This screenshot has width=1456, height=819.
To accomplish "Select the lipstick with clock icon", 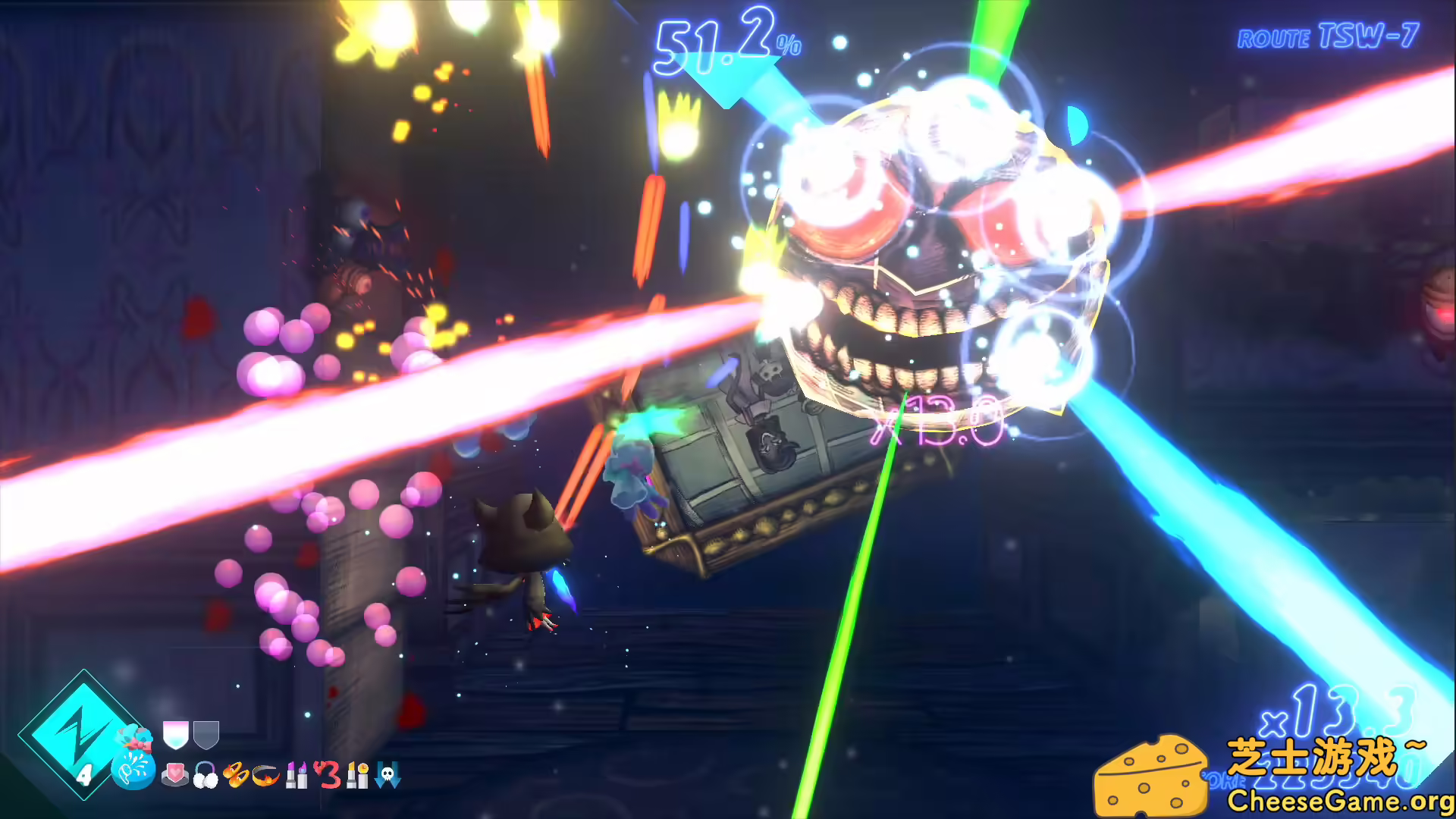I will (357, 775).
